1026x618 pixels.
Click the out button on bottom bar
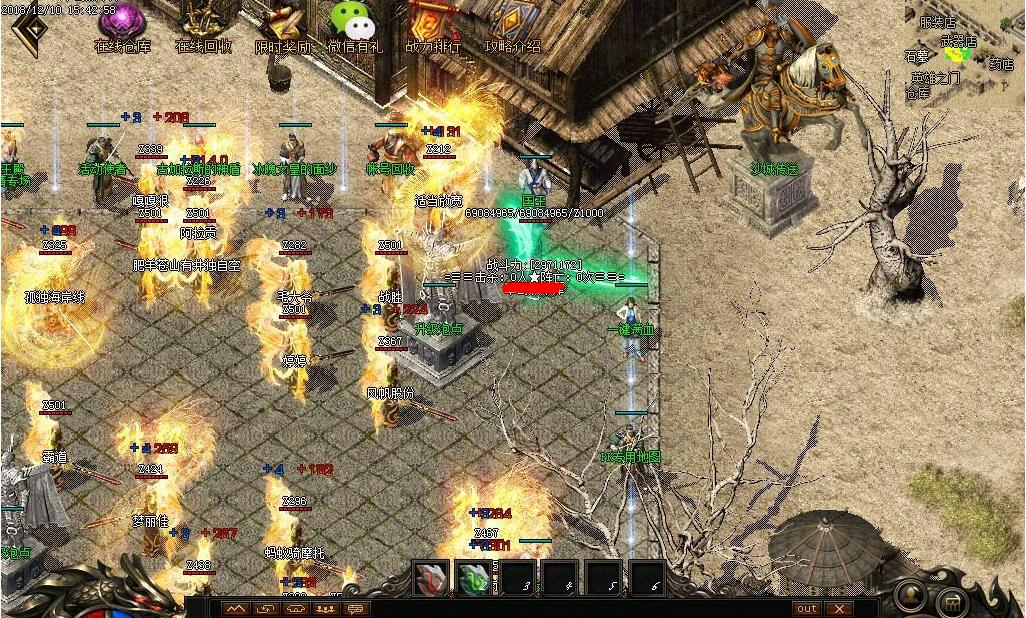click(x=806, y=608)
